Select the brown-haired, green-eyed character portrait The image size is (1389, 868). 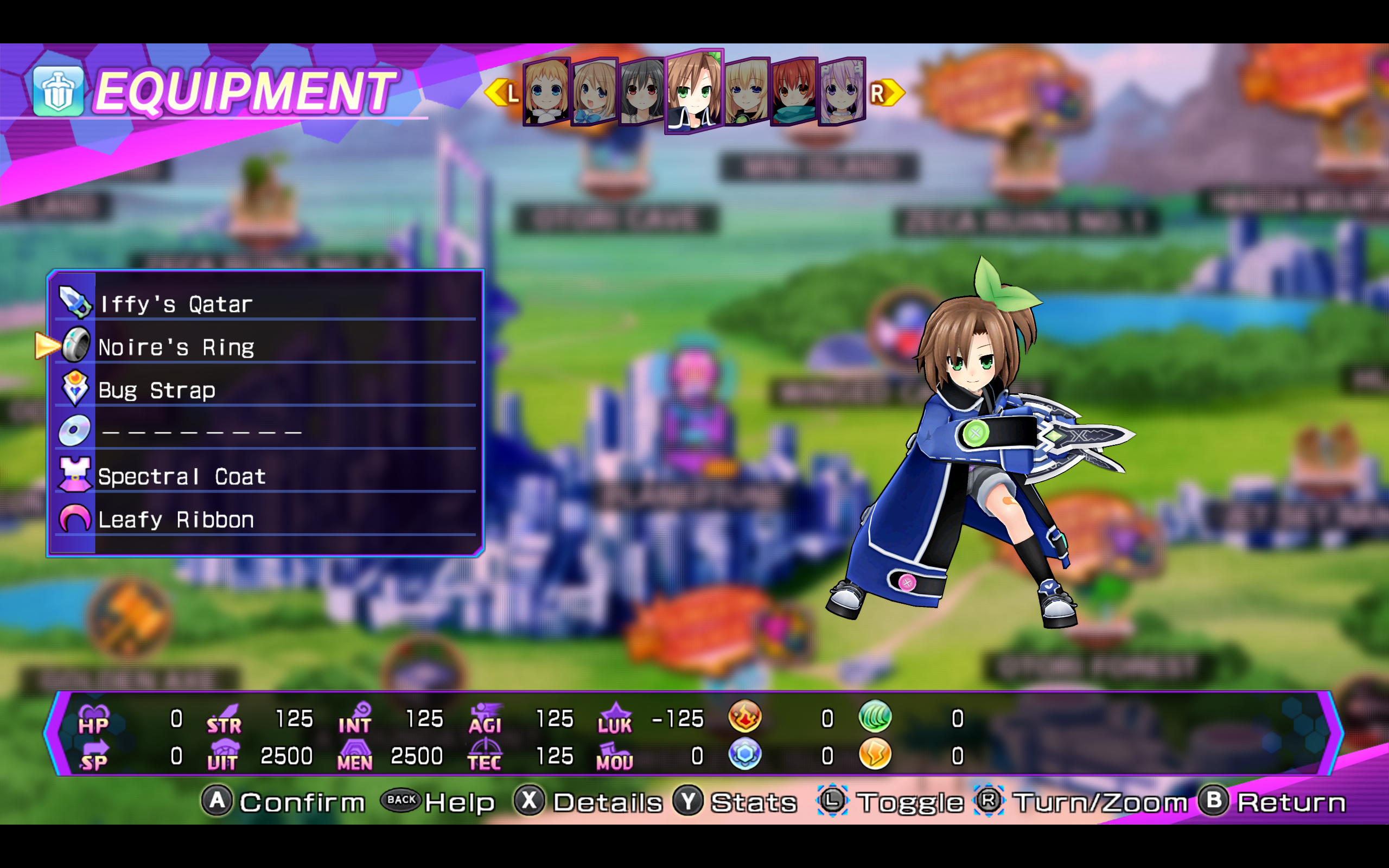tap(694, 92)
